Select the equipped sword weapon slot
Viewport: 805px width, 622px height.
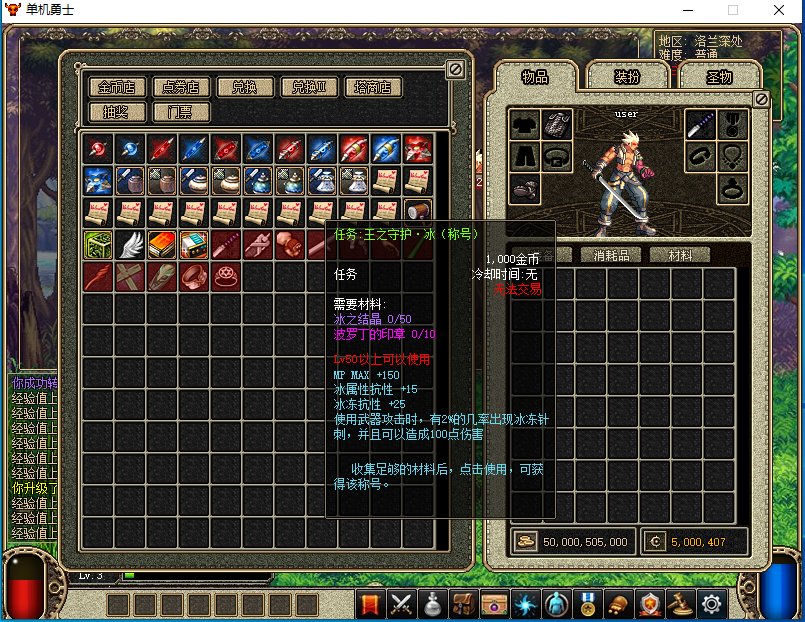click(x=700, y=125)
